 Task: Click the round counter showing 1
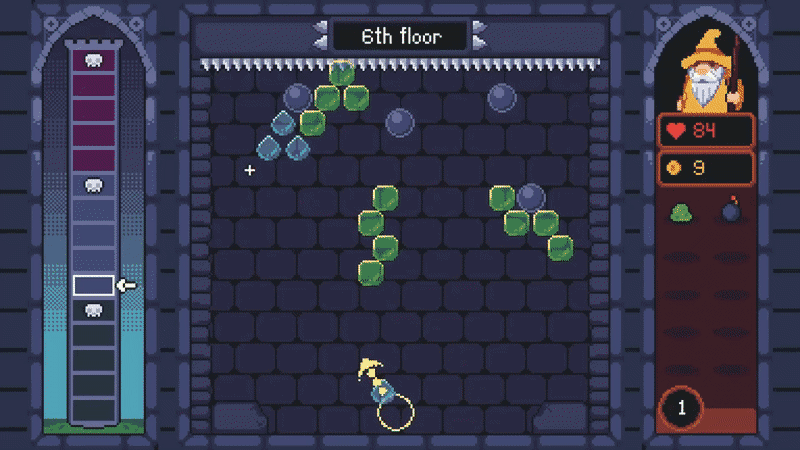click(683, 408)
